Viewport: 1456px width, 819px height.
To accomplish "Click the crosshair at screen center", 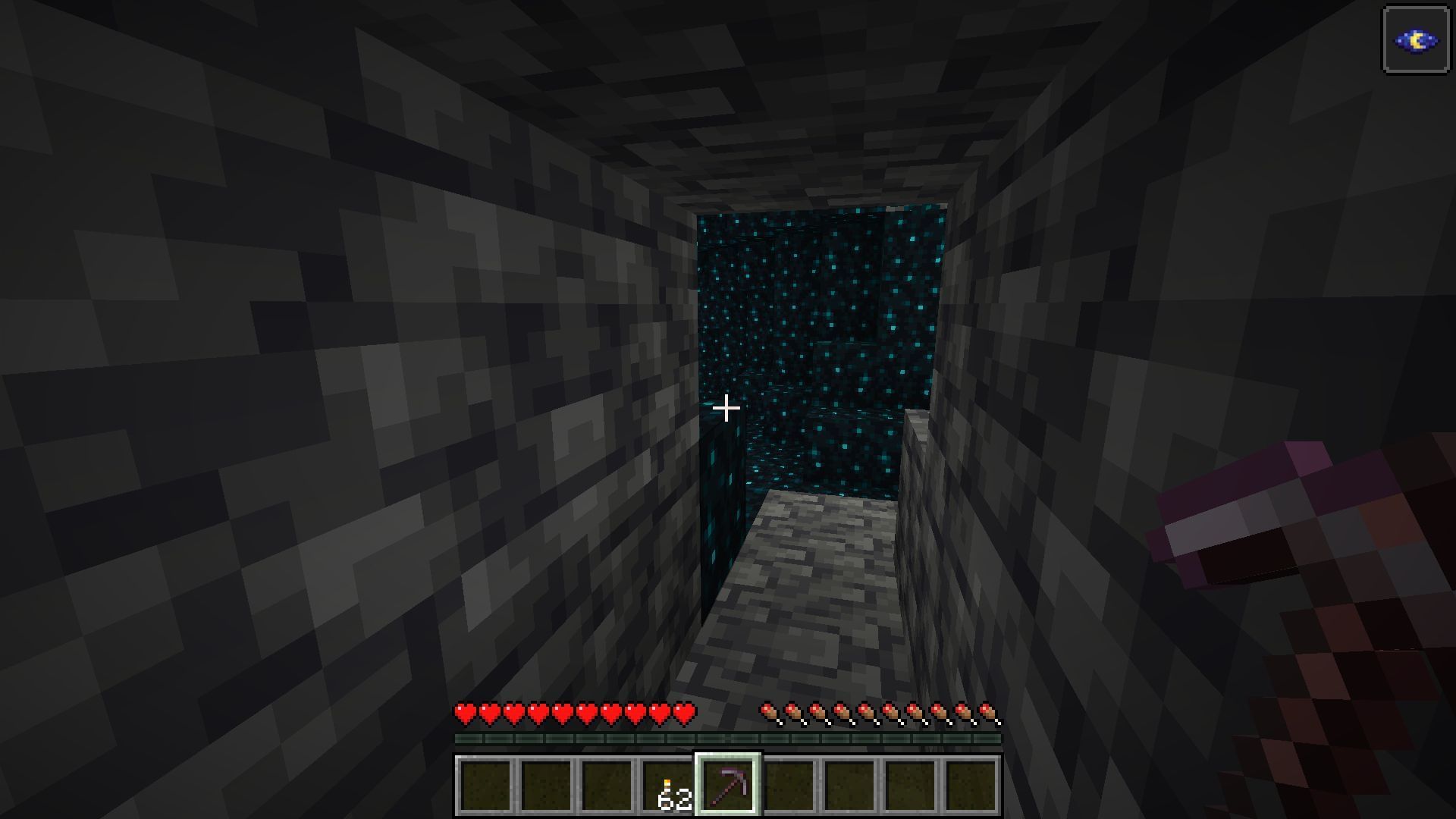I will point(728,409).
